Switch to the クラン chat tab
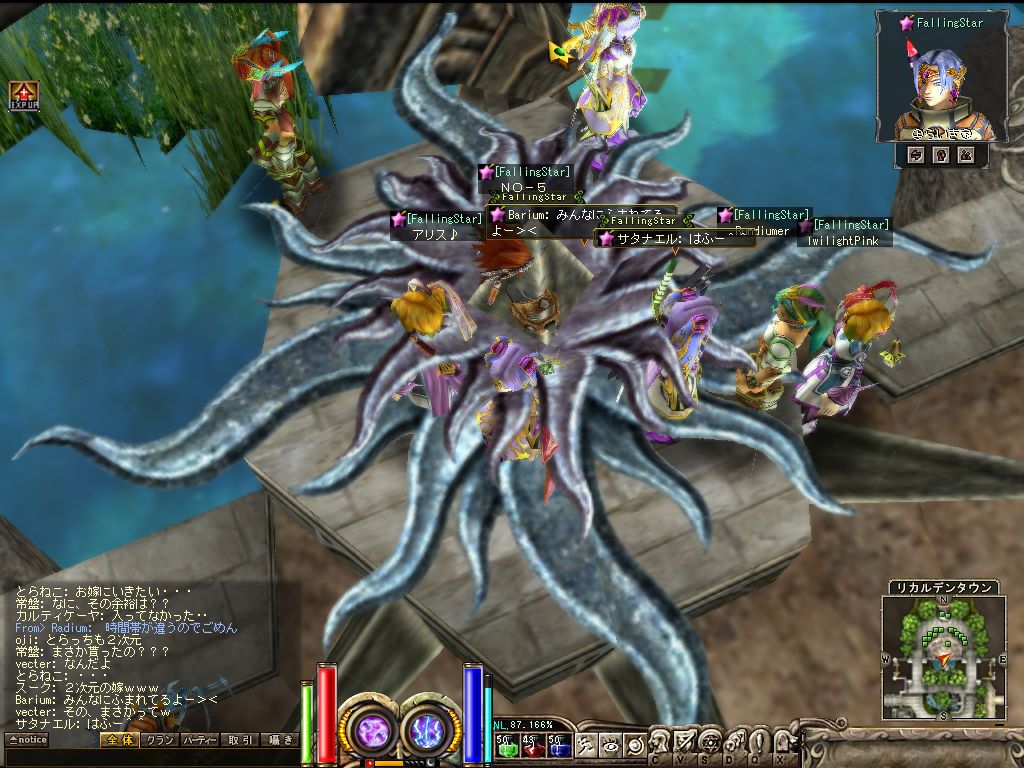The height and width of the screenshot is (768, 1024). pyautogui.click(x=158, y=740)
